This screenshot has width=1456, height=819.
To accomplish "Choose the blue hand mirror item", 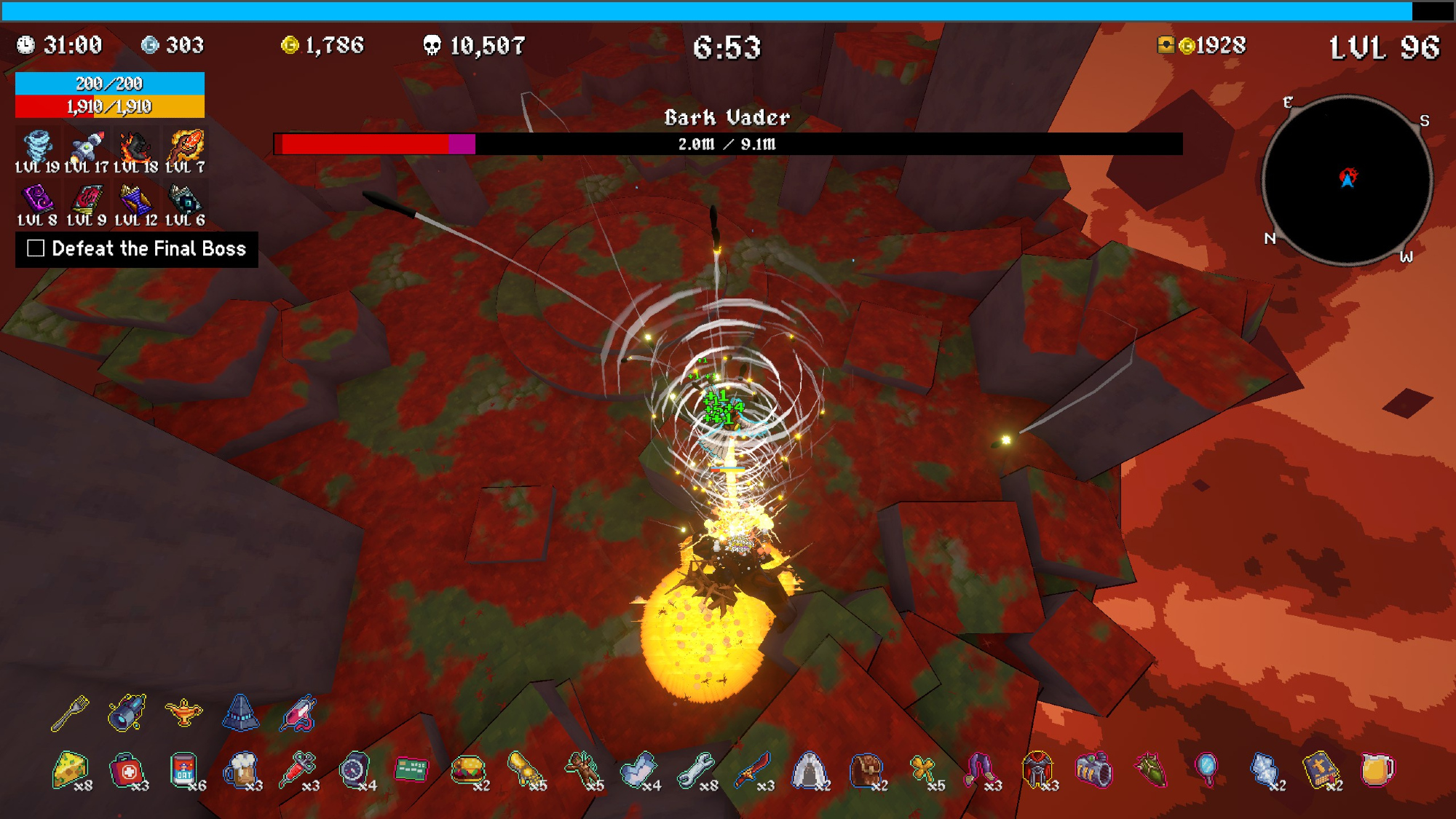I will pyautogui.click(x=1206, y=769).
